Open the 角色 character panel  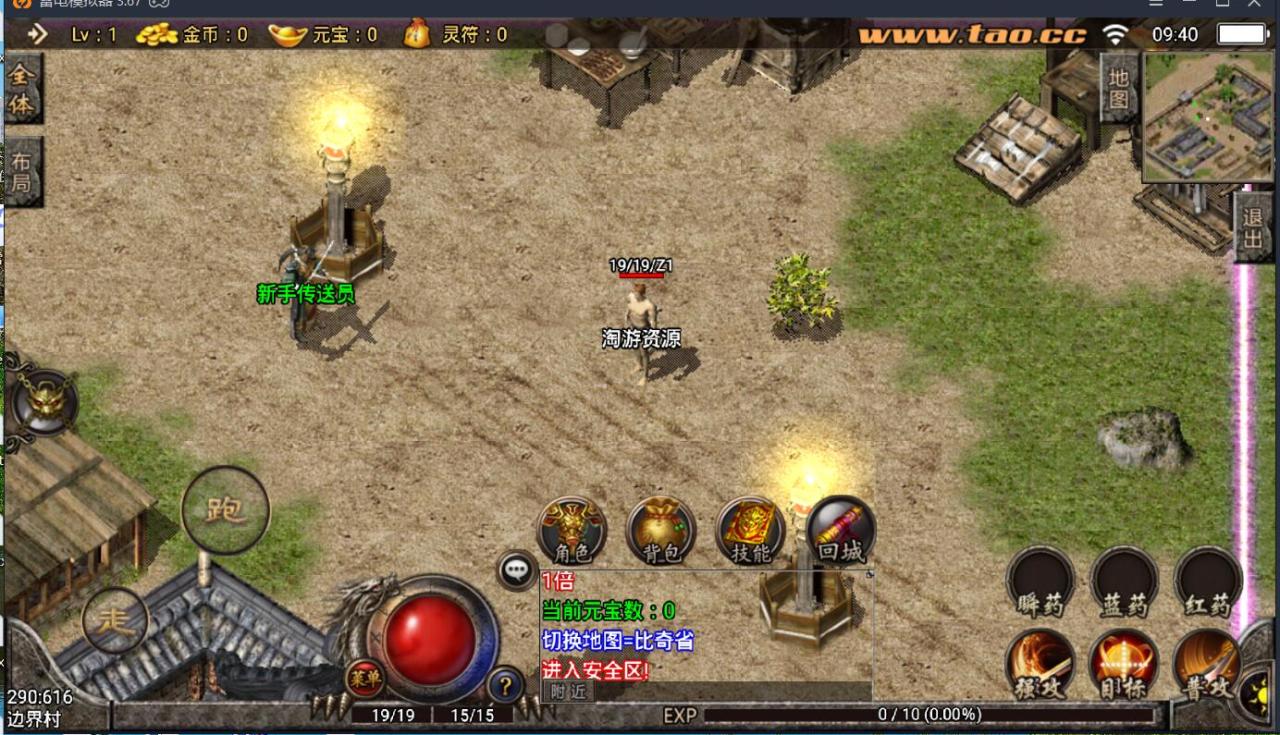tap(571, 530)
